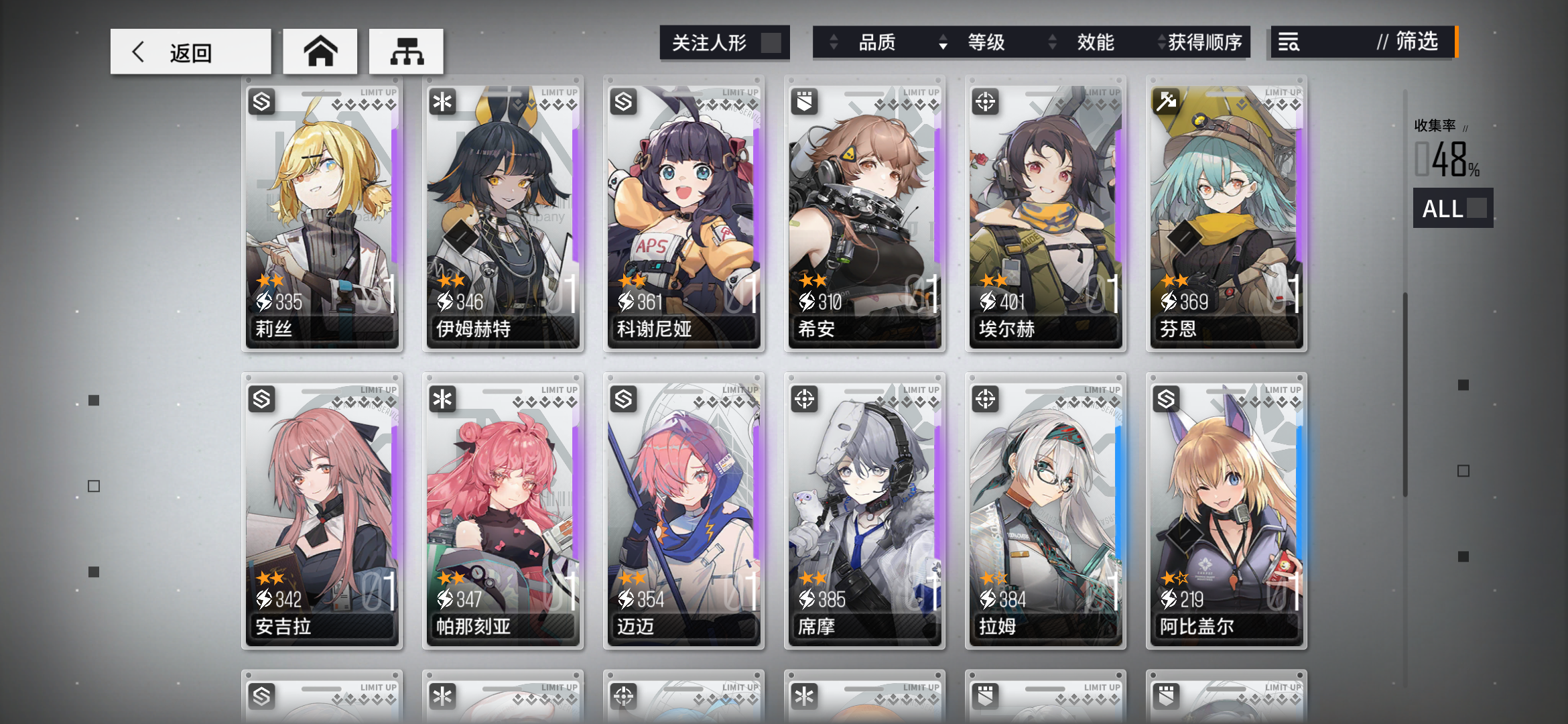The image size is (1568, 724).
Task: Open the home screen via house icon
Action: pos(321,50)
